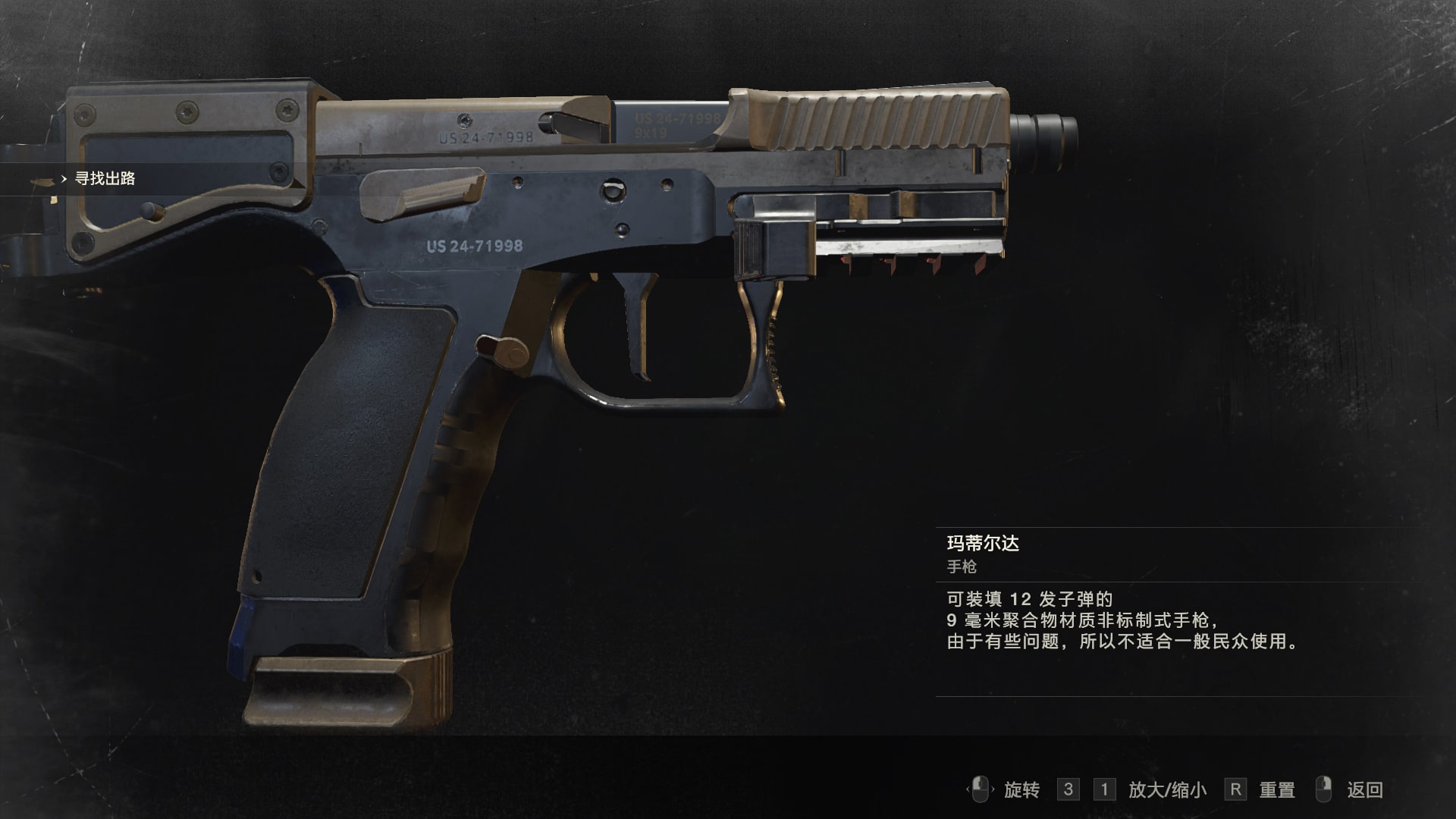This screenshot has height=819, width=1456.
Task: Click the 返回 label to go back
Action: 1364,790
